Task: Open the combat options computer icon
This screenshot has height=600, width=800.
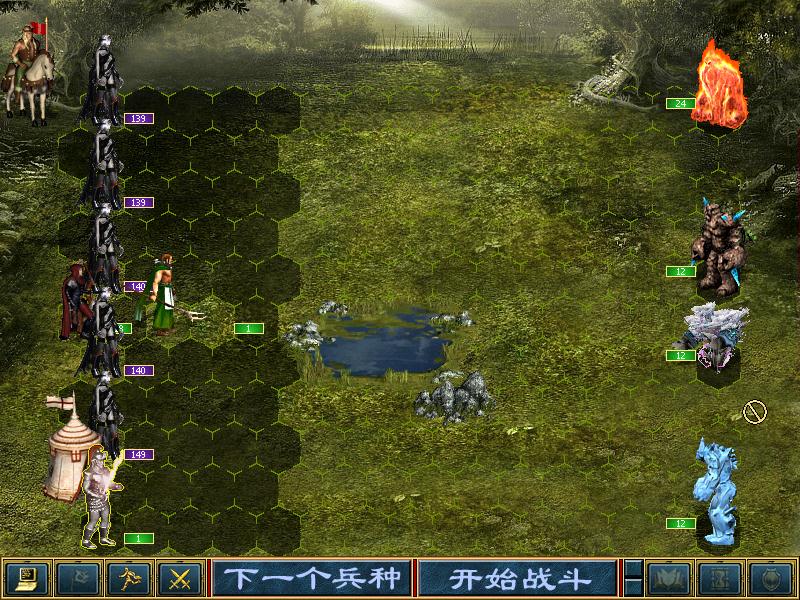Action: [27, 578]
